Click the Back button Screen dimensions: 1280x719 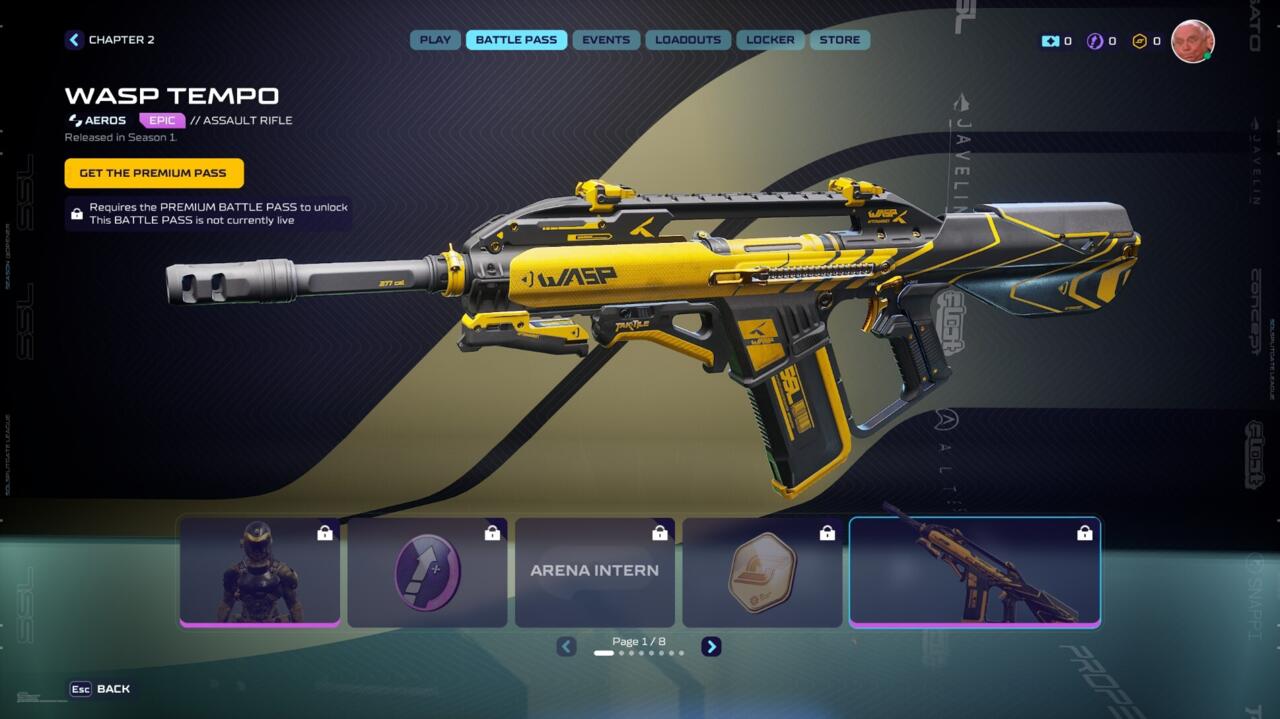coord(100,689)
